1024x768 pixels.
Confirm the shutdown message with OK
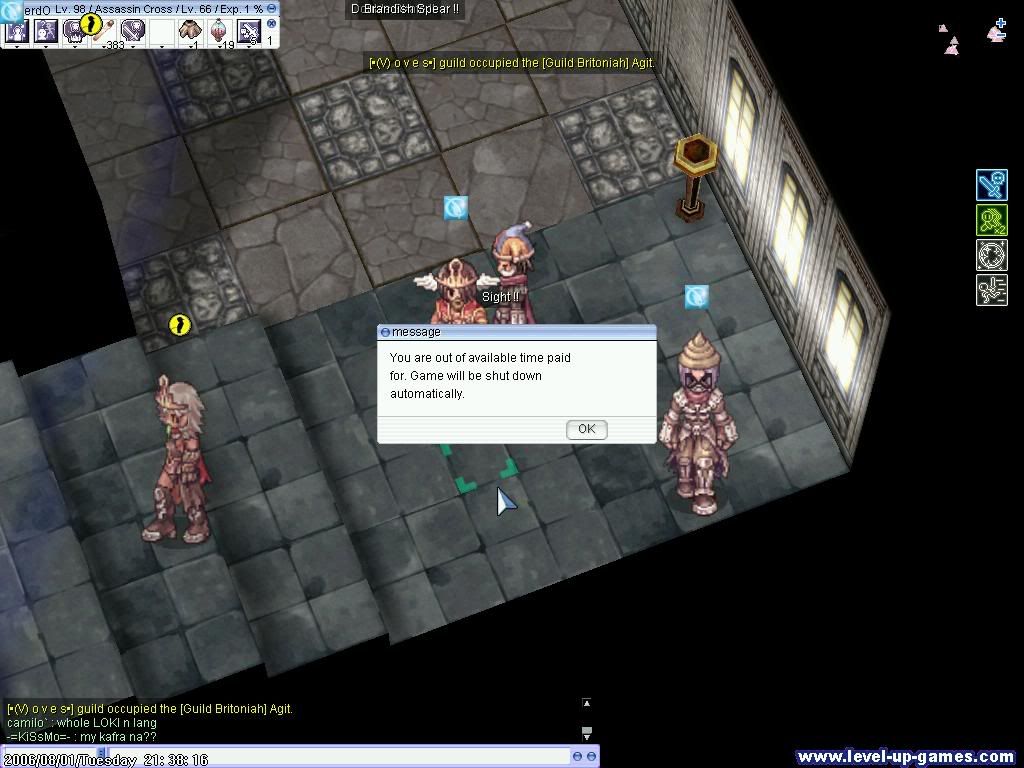(586, 429)
